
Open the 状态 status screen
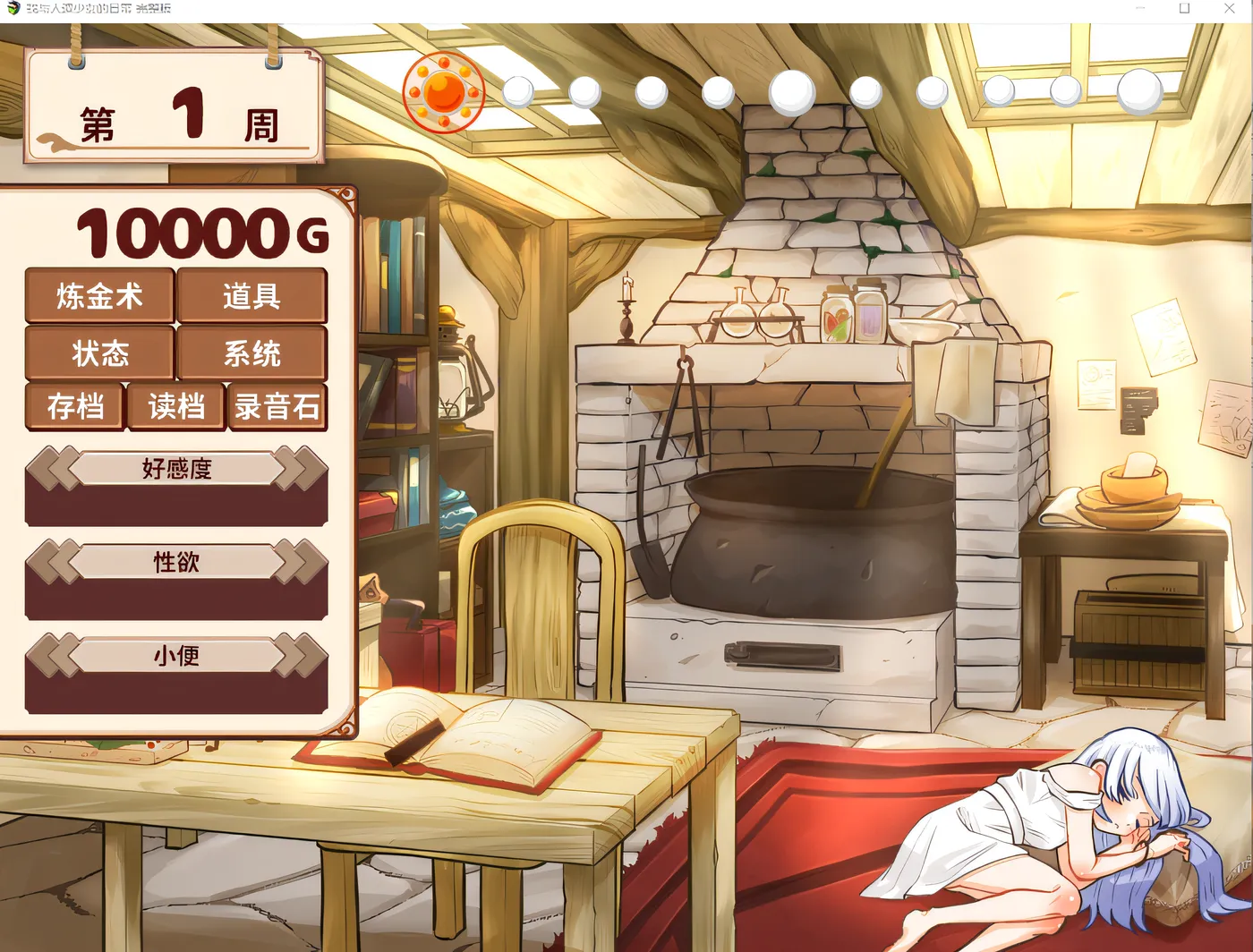click(99, 353)
